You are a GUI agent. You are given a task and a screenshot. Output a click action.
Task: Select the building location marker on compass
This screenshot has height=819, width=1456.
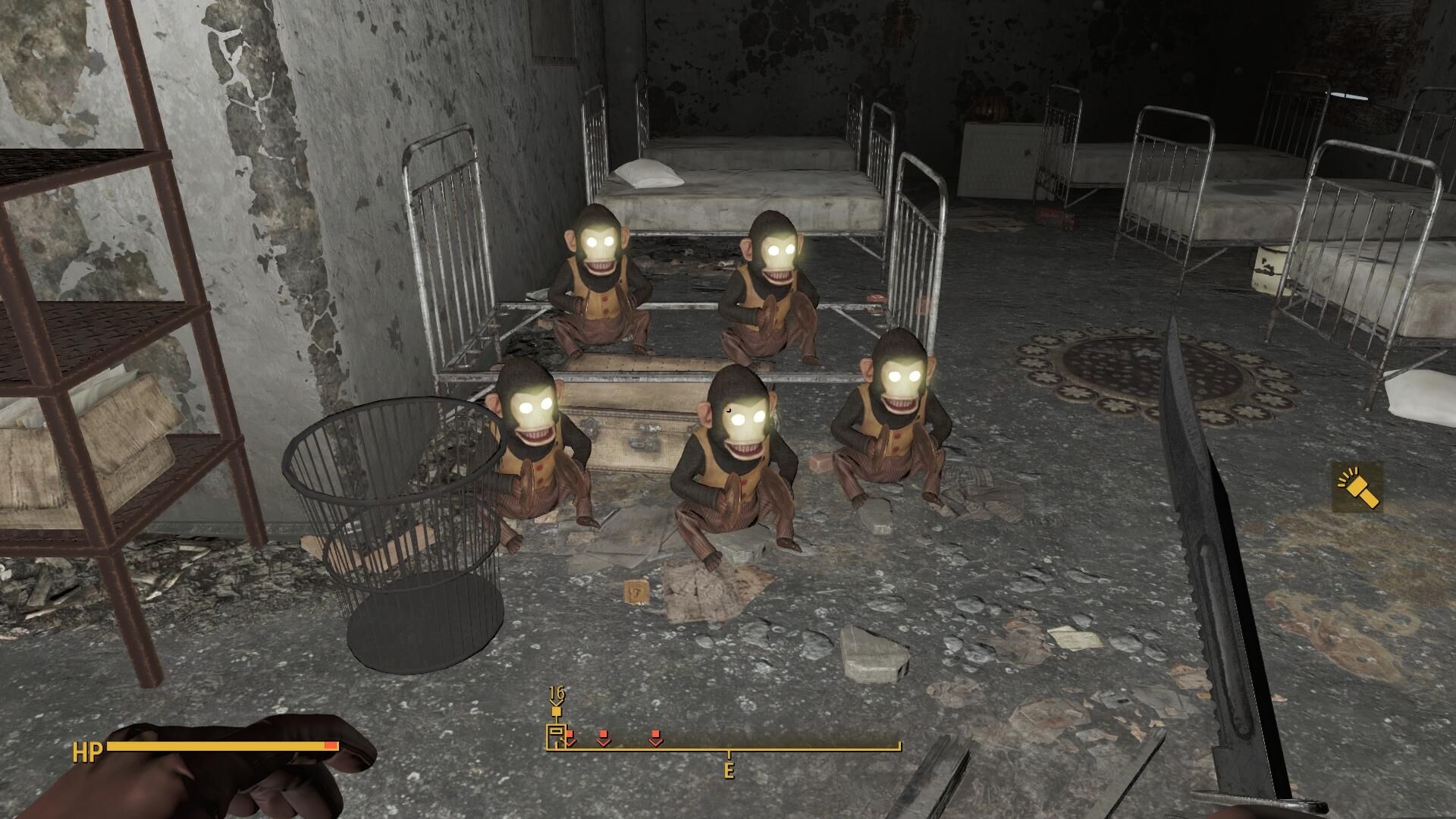click(557, 736)
